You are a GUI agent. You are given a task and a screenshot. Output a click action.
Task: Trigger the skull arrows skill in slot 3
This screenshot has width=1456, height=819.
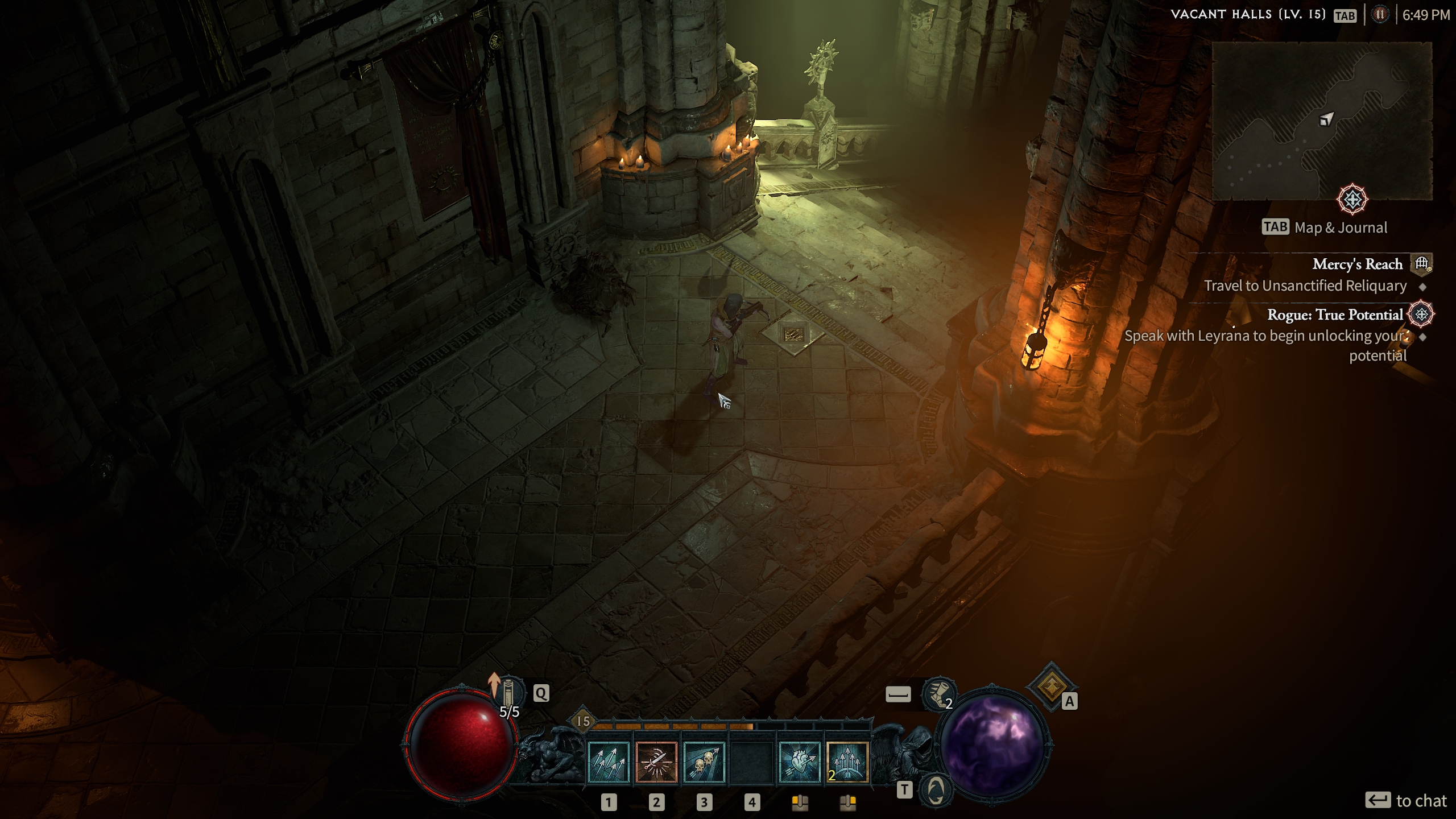click(704, 763)
